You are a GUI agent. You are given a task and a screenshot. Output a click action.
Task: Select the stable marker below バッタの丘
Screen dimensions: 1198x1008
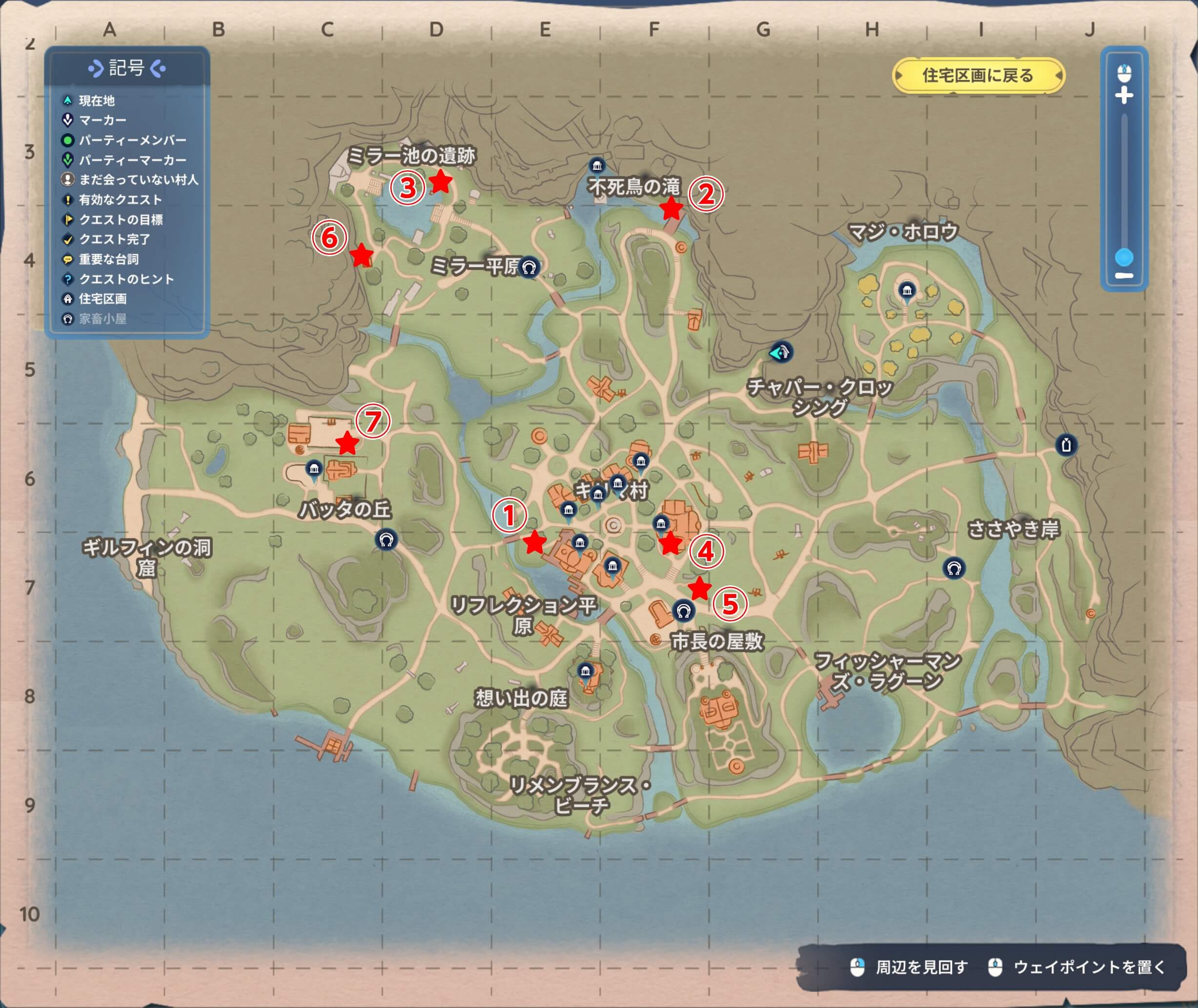[386, 539]
